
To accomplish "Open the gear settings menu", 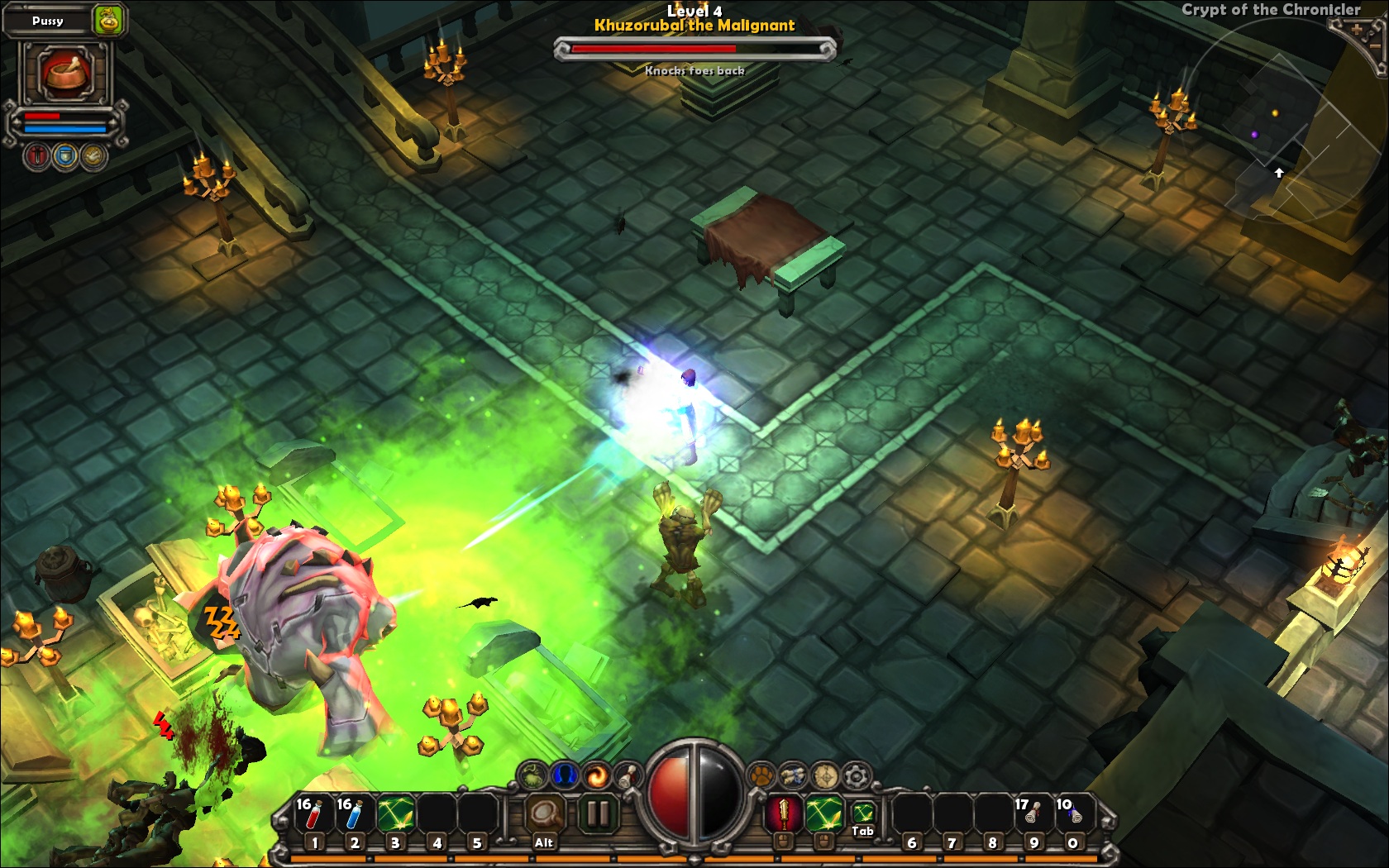I will tap(856, 775).
